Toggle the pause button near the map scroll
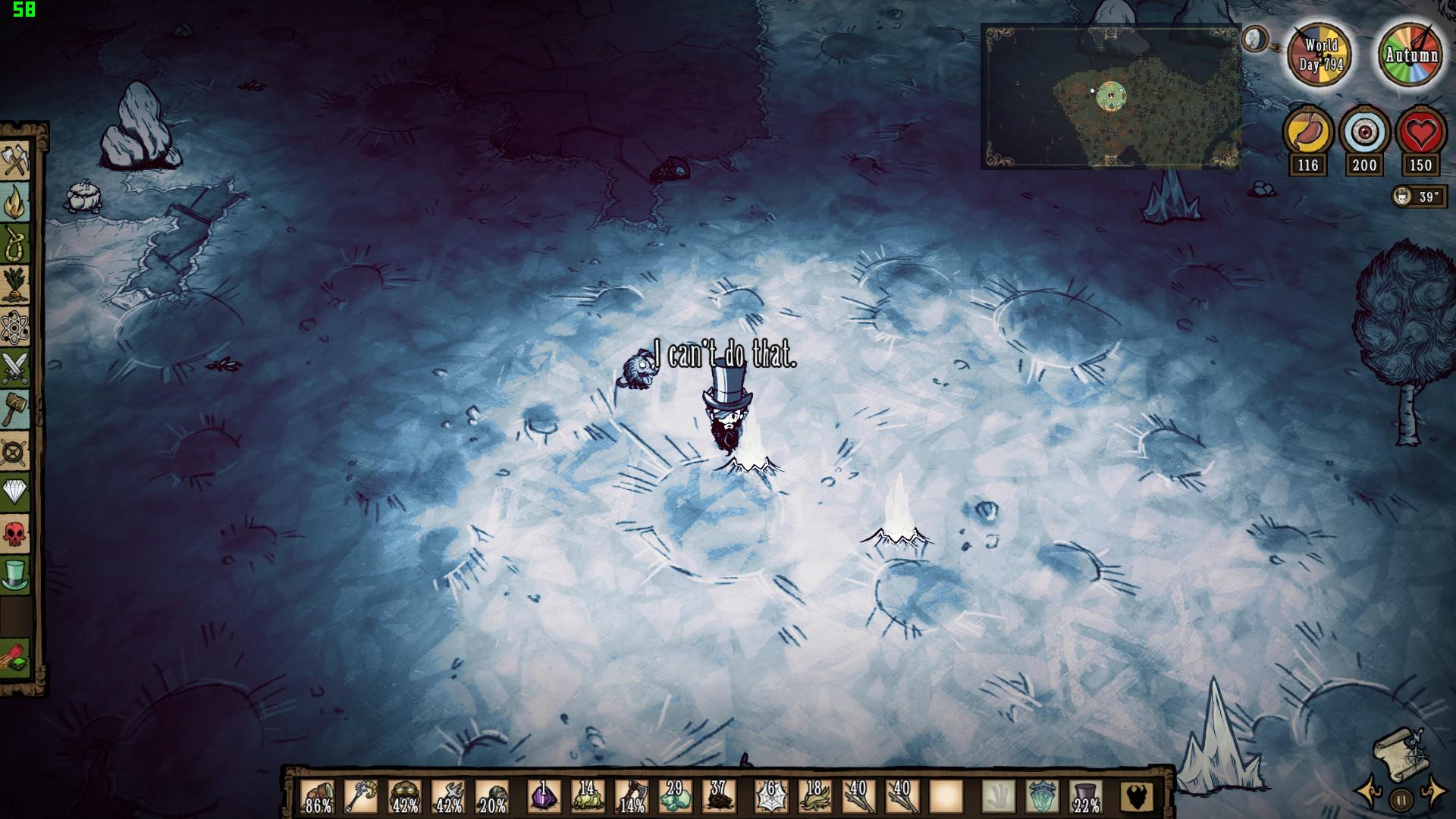This screenshot has height=819, width=1456. pyautogui.click(x=1400, y=801)
